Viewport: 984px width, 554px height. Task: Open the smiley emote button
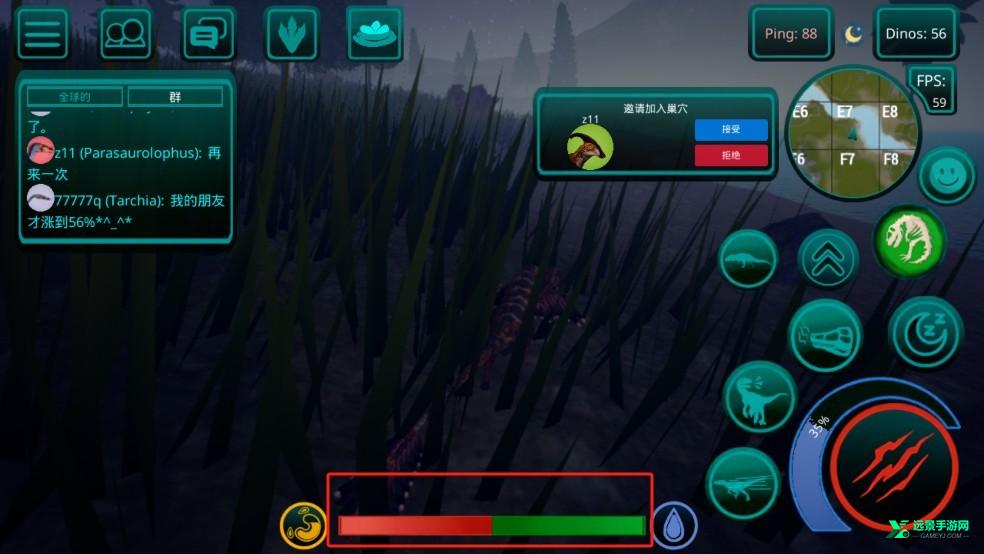pos(946,177)
